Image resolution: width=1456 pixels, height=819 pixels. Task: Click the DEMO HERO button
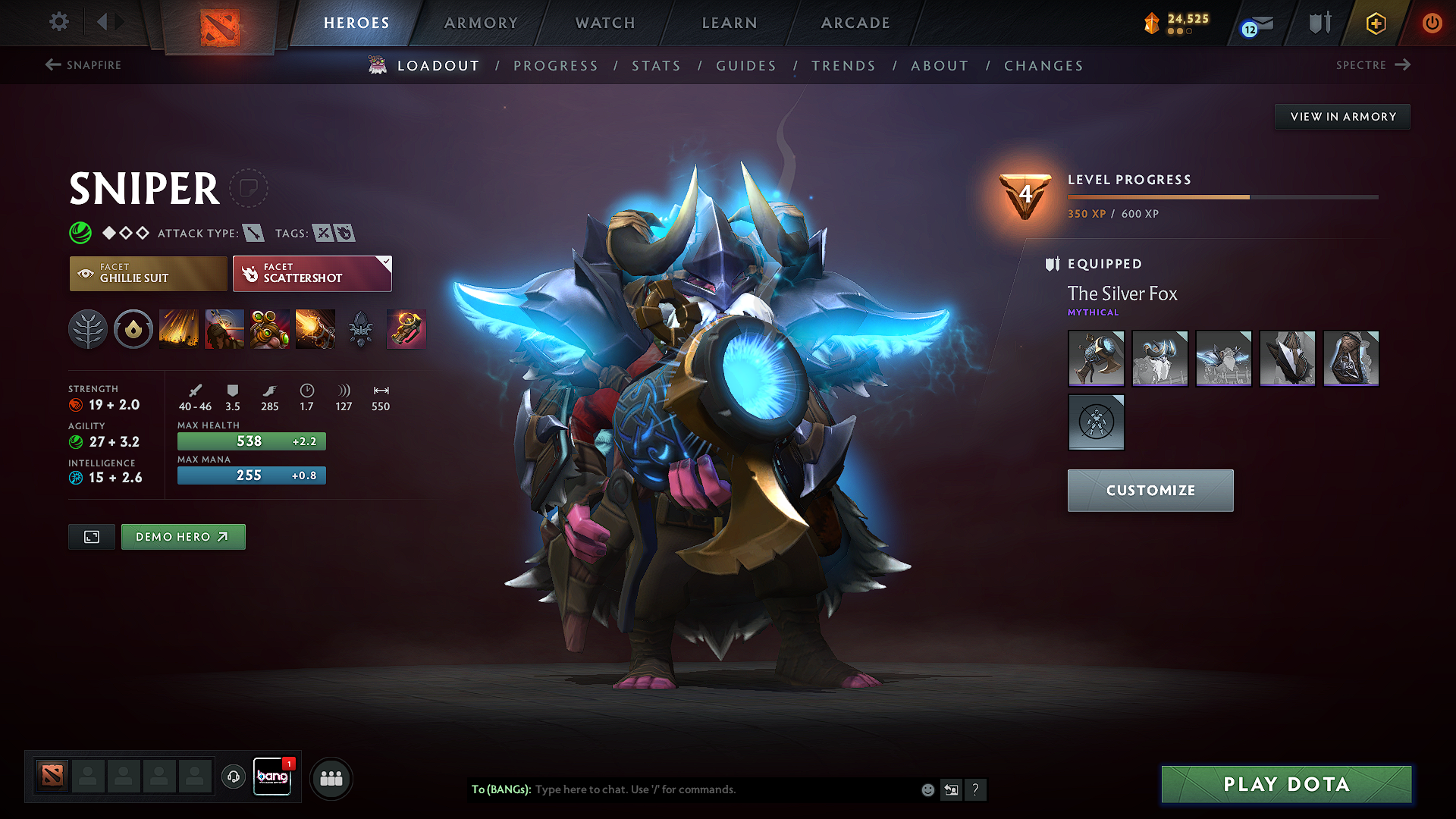coord(183,536)
